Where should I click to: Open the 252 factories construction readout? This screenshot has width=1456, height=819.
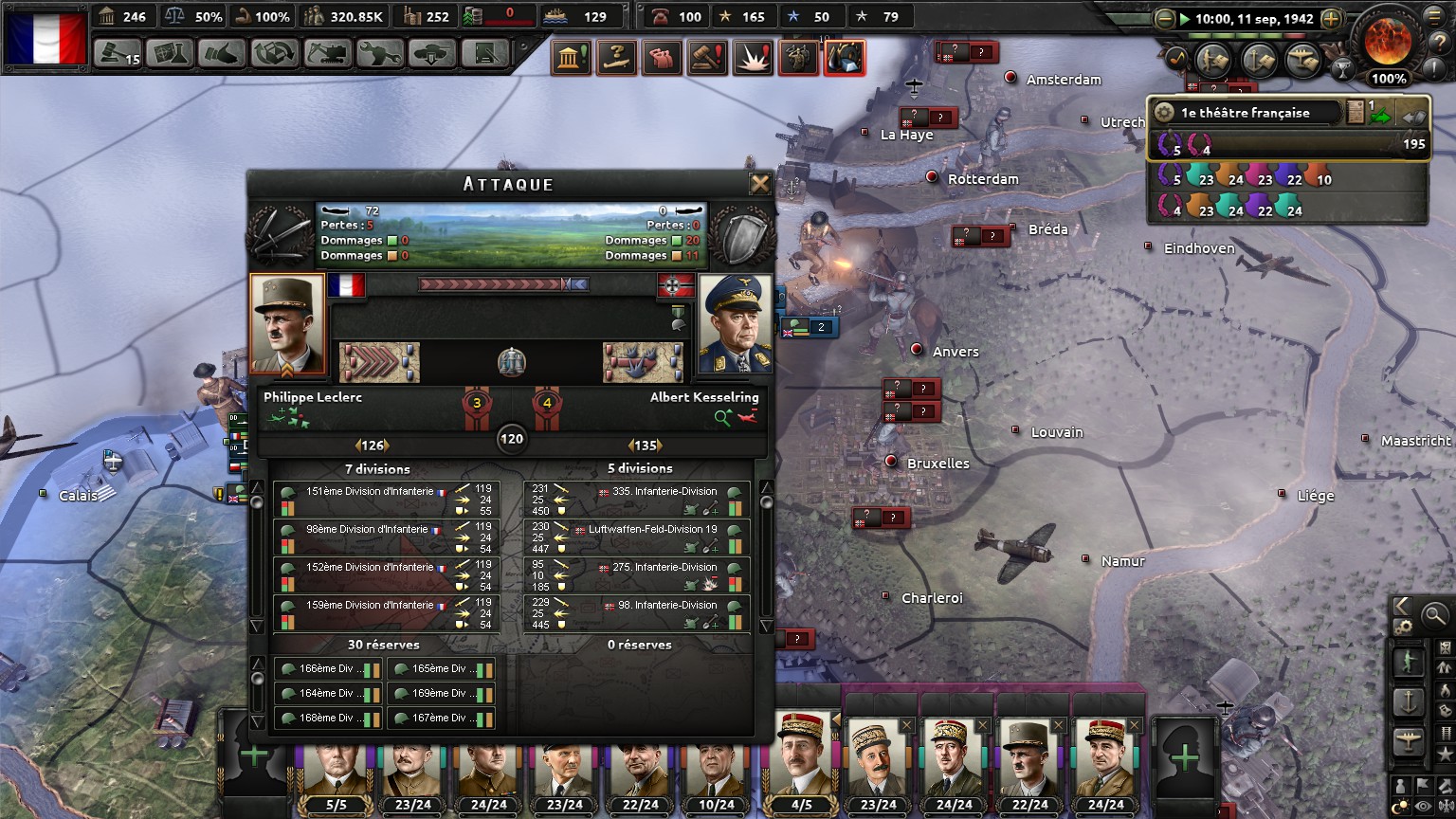(426, 16)
